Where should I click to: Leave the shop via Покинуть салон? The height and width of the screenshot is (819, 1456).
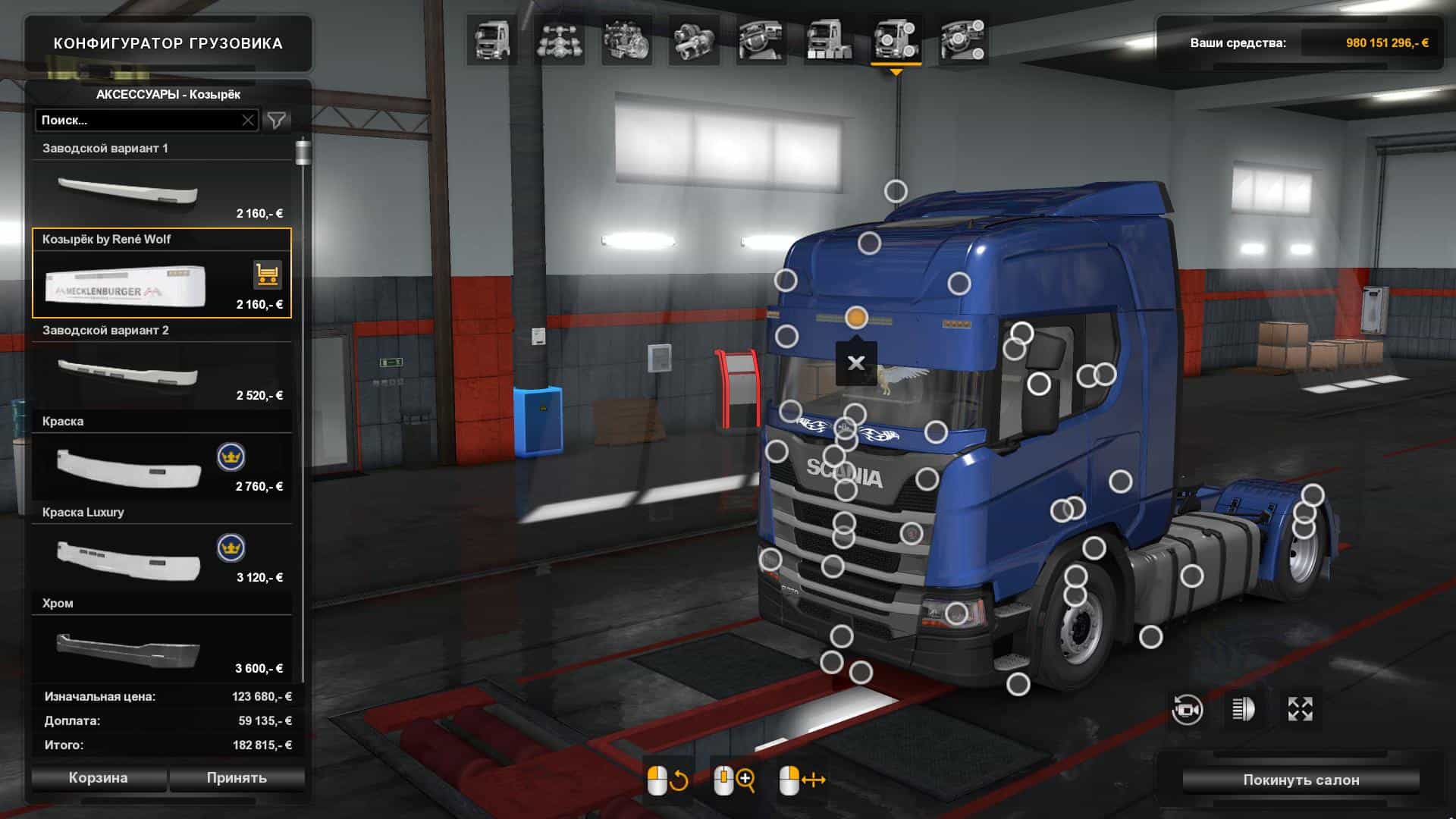(x=1301, y=780)
